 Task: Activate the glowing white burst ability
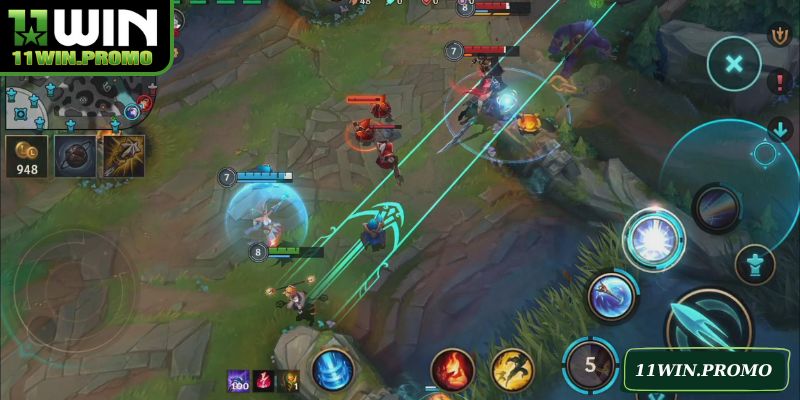click(653, 239)
